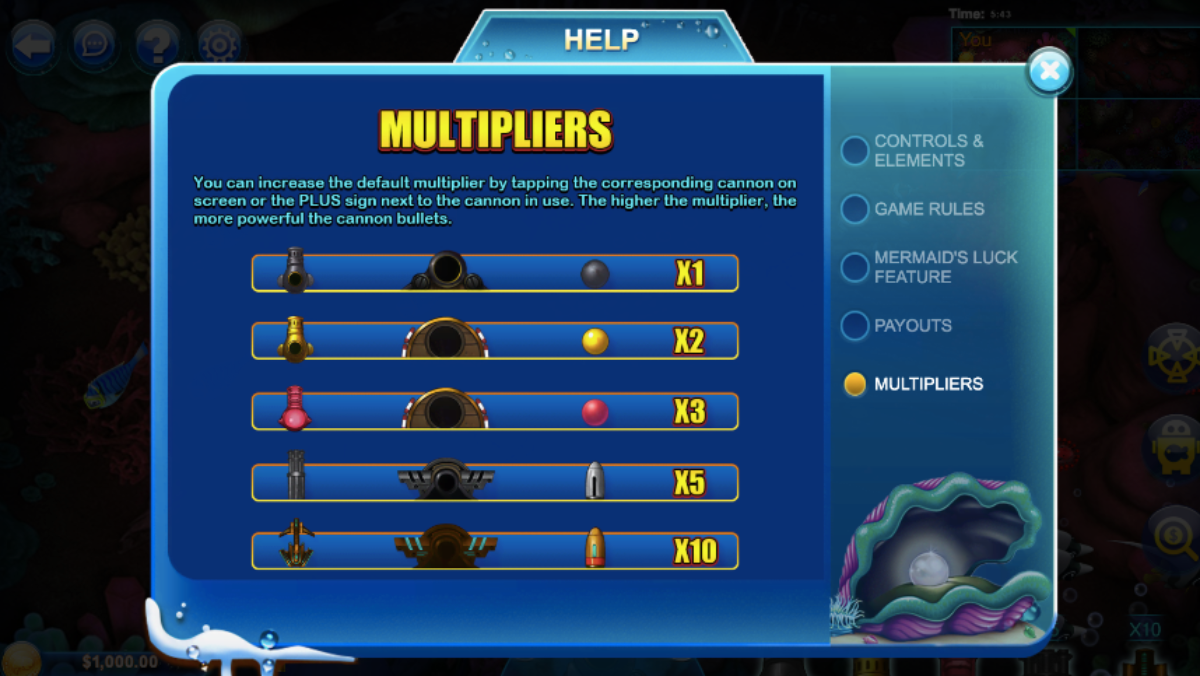1200x676 pixels.
Task: Show the Mermaid's Luck Feature page
Action: coord(855,267)
